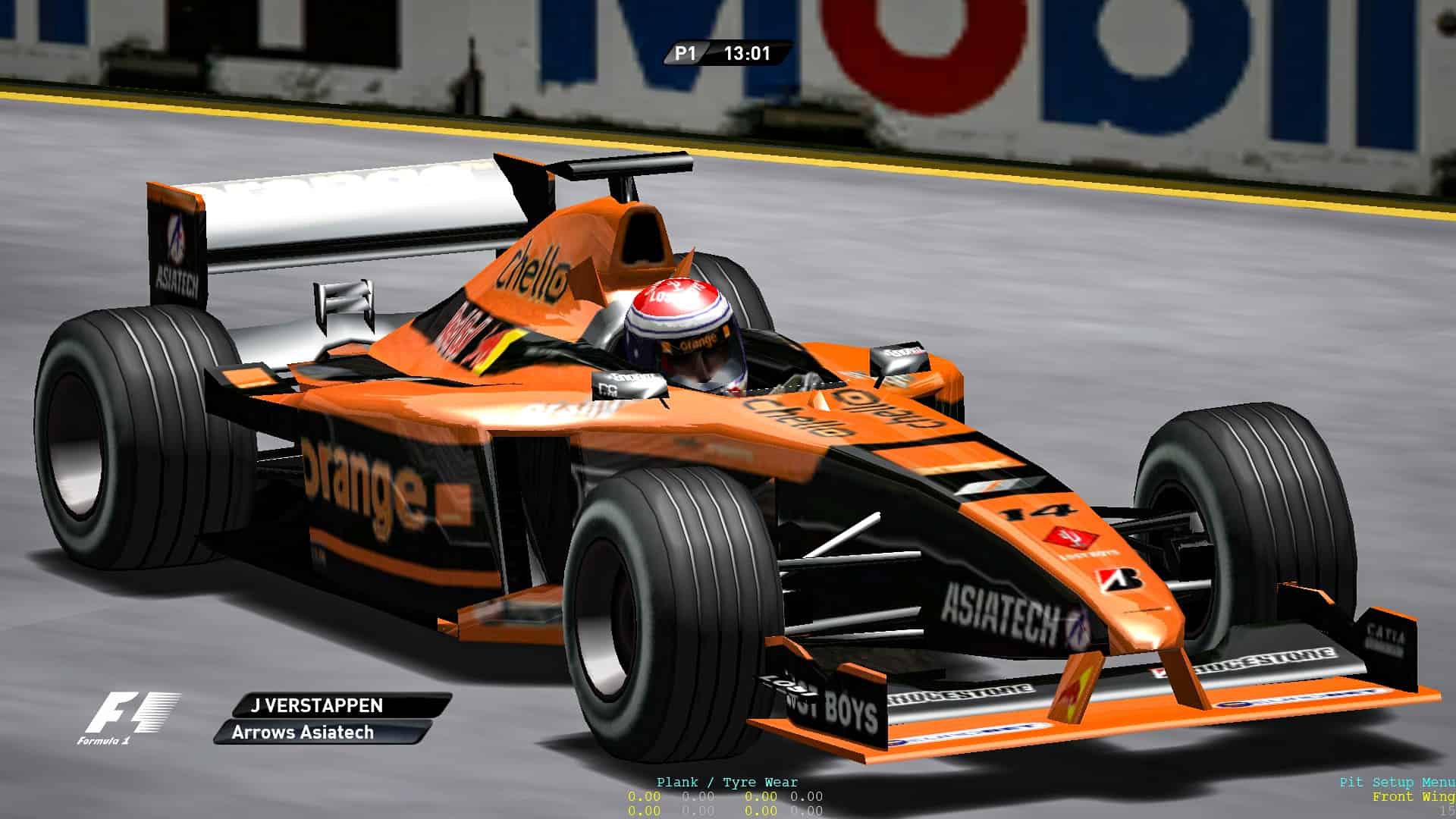Click the Red Bull logo behind the cockpit
This screenshot has height=819, width=1456.
[470, 337]
